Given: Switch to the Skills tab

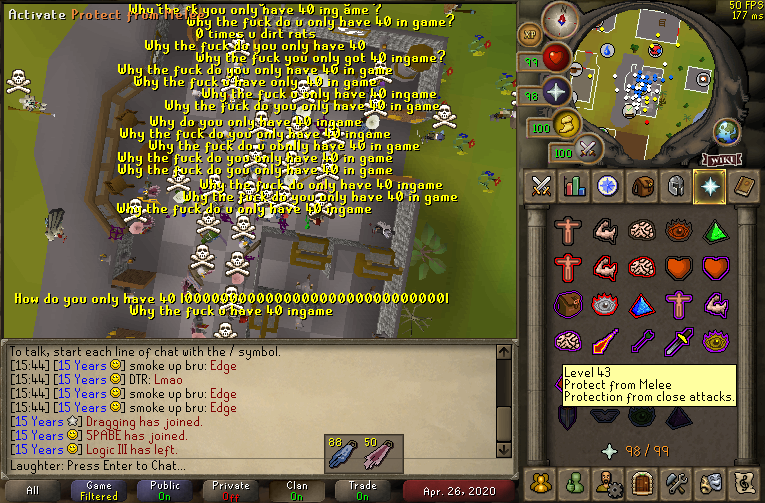Looking at the screenshot, I should point(575,185).
